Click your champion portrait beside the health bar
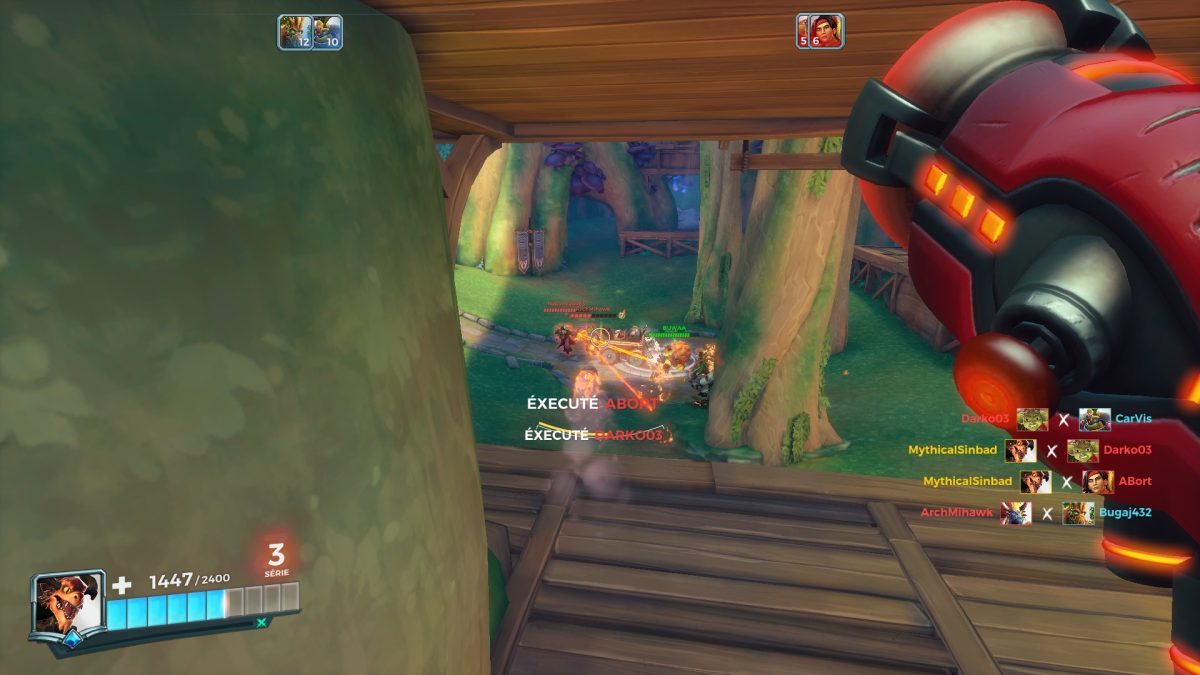This screenshot has width=1200, height=675. click(x=68, y=602)
